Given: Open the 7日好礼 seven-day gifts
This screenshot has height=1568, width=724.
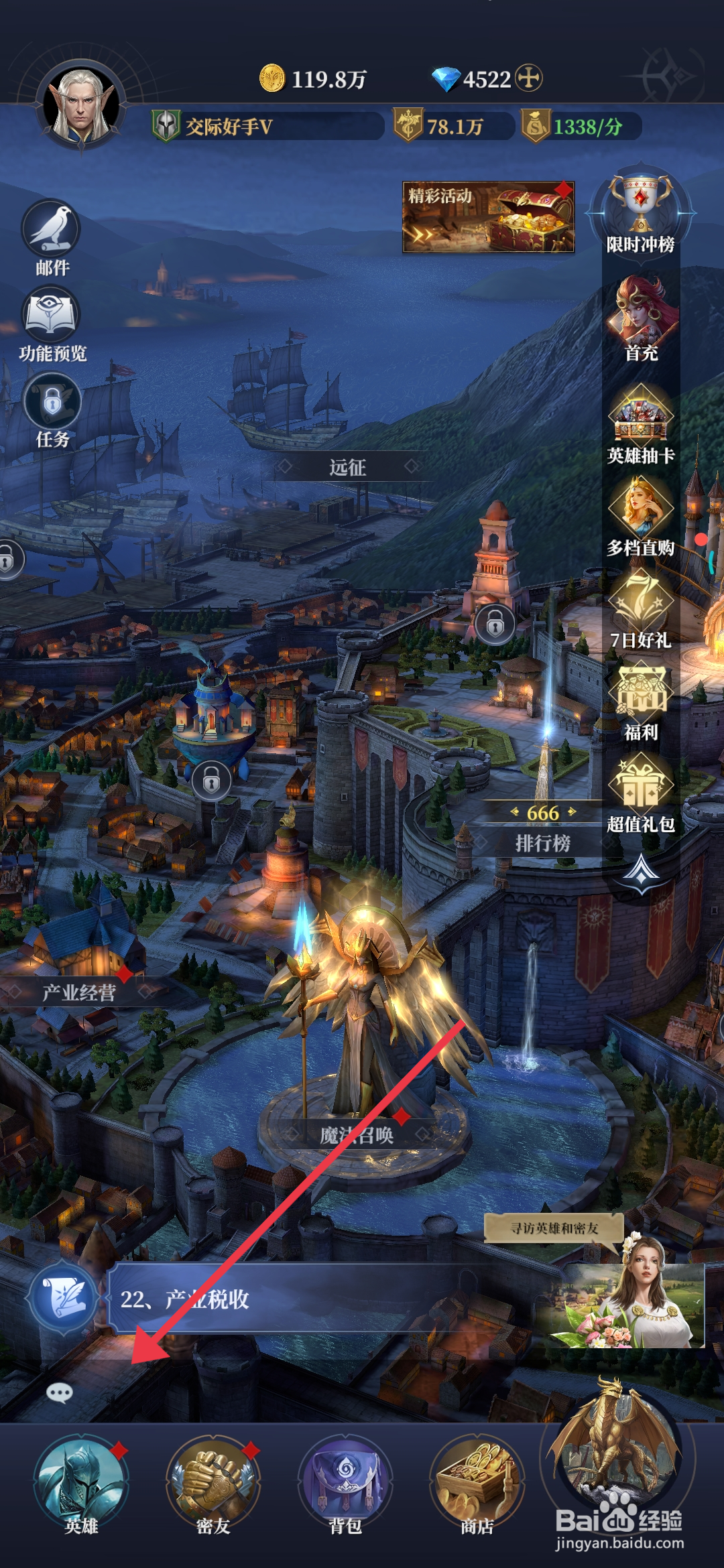Looking at the screenshot, I should click(641, 600).
